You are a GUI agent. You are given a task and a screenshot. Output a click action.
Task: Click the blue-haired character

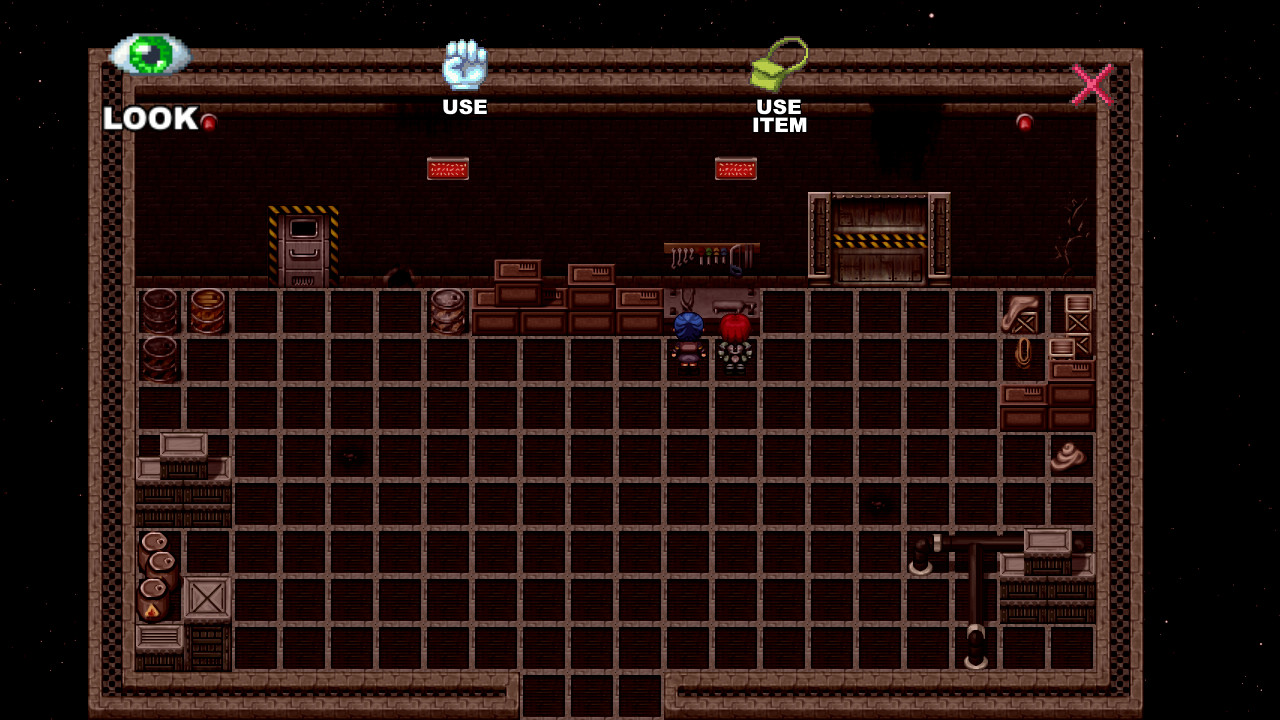[687, 335]
